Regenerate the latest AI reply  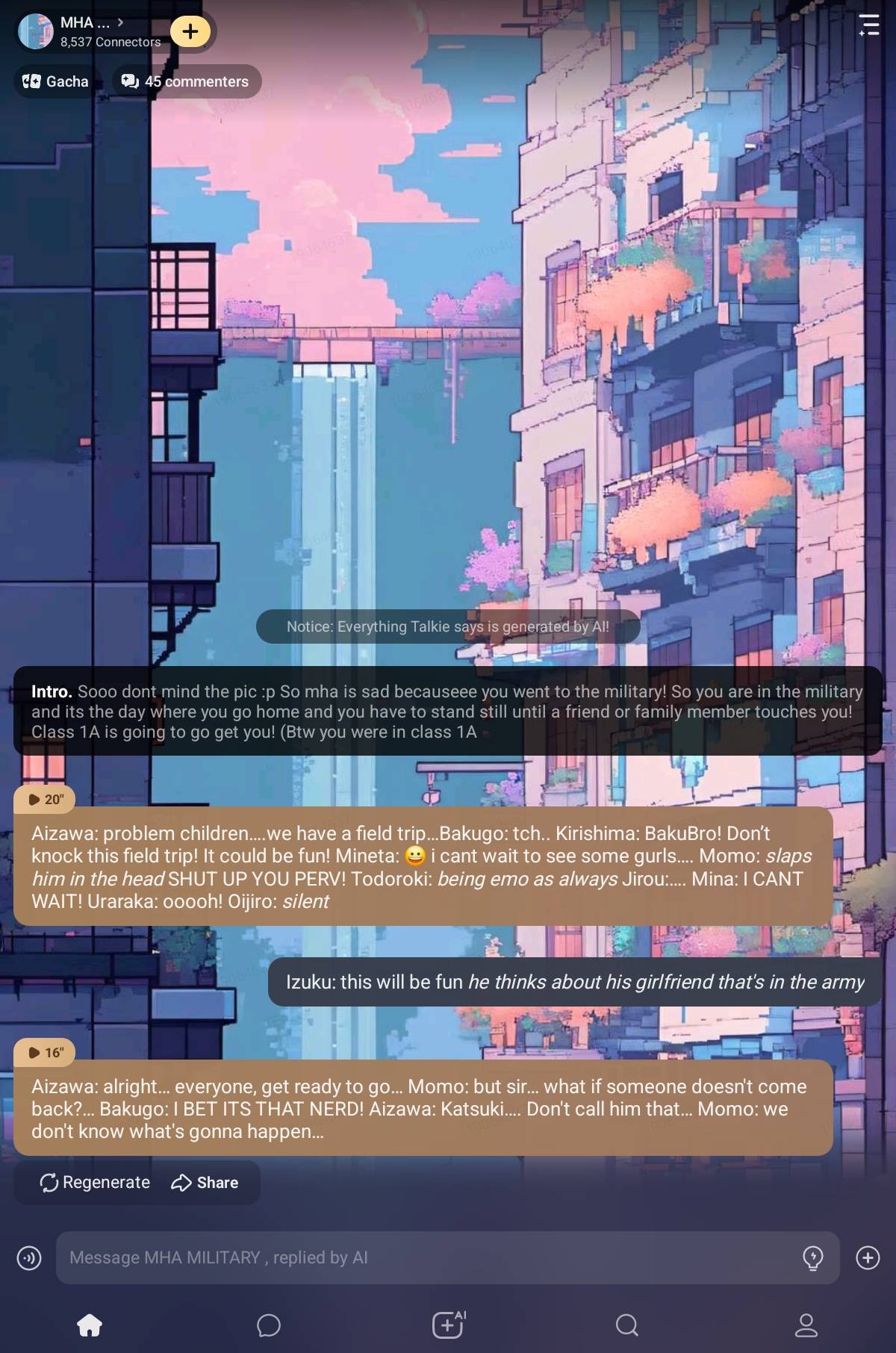pyautogui.click(x=95, y=1182)
